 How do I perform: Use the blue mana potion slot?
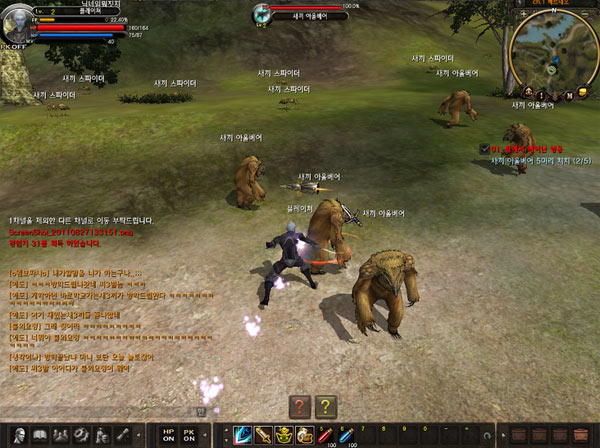345,435
